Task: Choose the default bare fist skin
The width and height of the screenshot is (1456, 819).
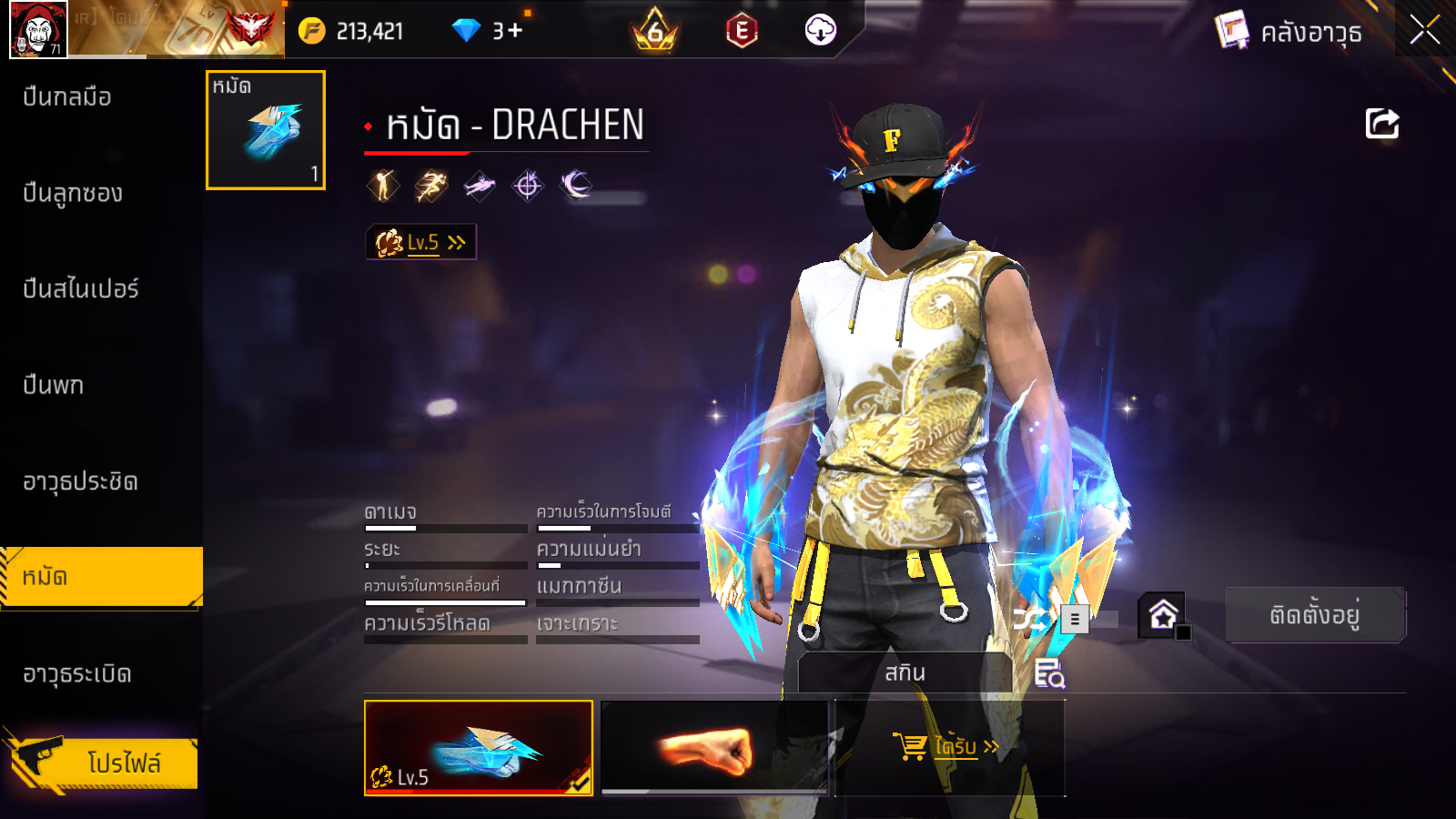Action: pos(715,748)
